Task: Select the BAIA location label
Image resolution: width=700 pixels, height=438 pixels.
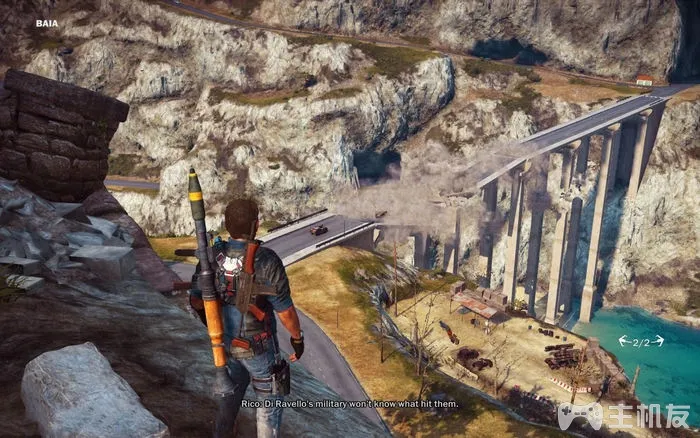Action: (47, 22)
